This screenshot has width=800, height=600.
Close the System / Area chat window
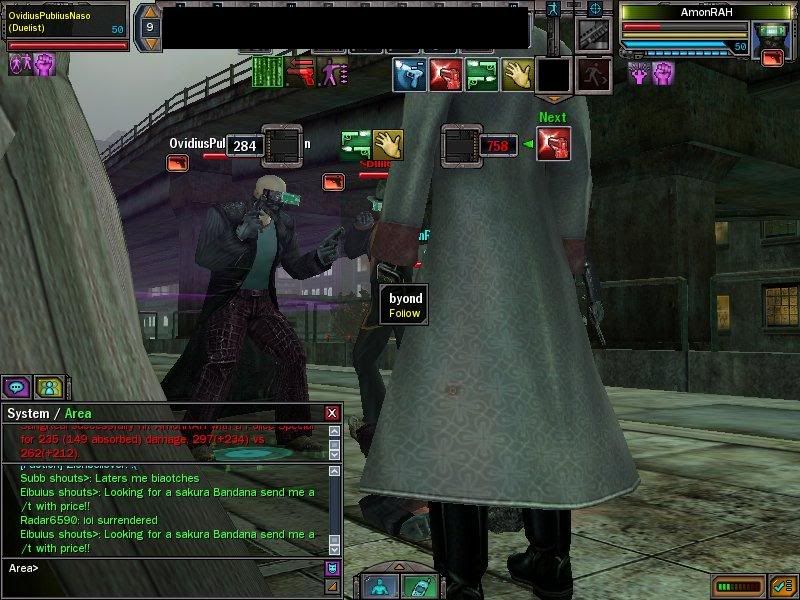tap(332, 413)
